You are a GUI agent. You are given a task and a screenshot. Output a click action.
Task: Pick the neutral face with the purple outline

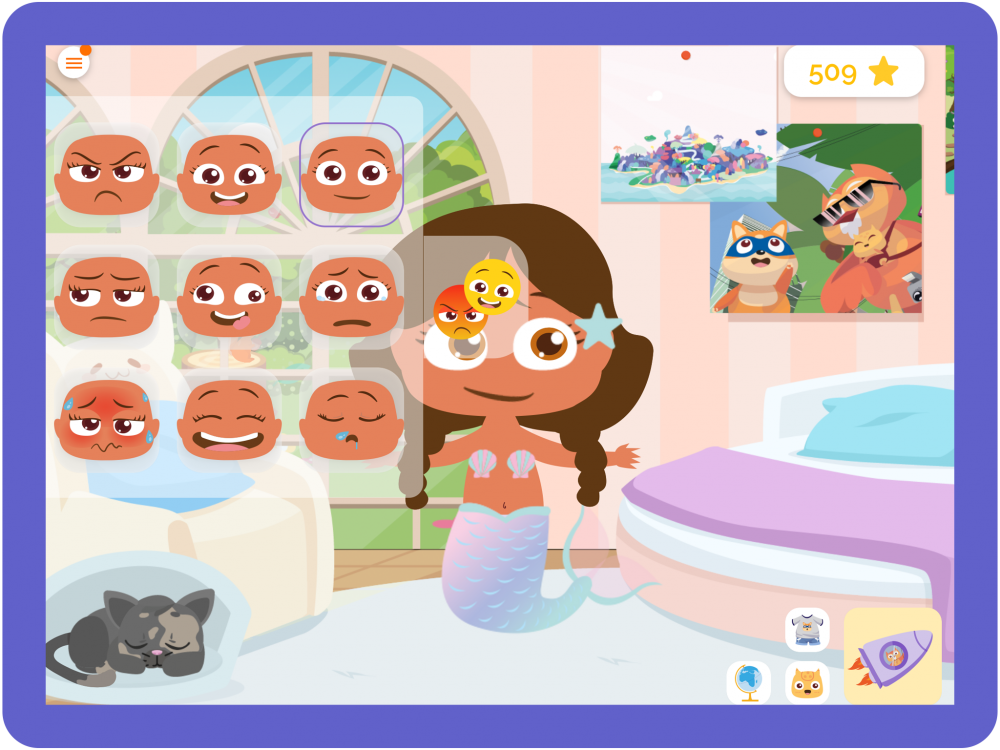(x=352, y=174)
